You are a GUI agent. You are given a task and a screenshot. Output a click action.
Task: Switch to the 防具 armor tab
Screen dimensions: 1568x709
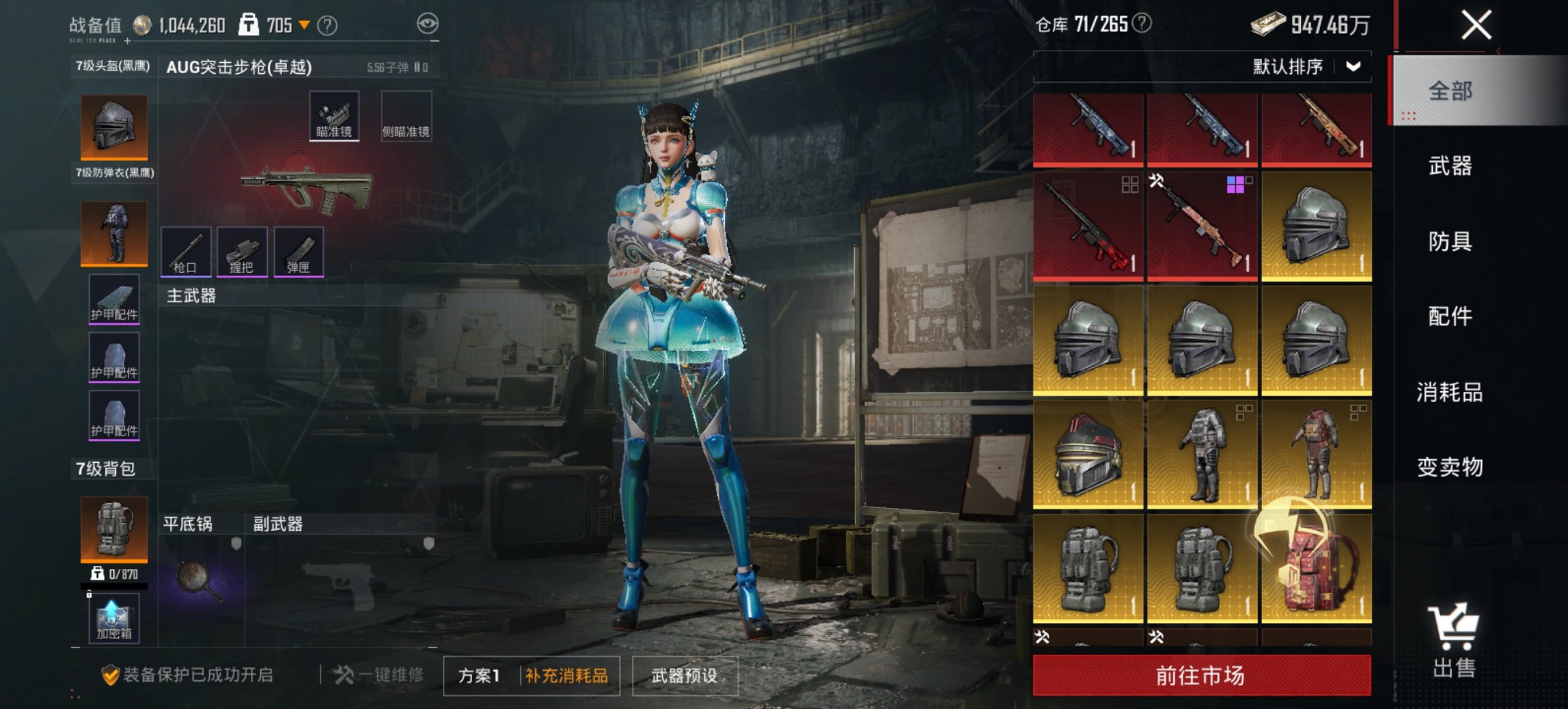click(x=1450, y=241)
